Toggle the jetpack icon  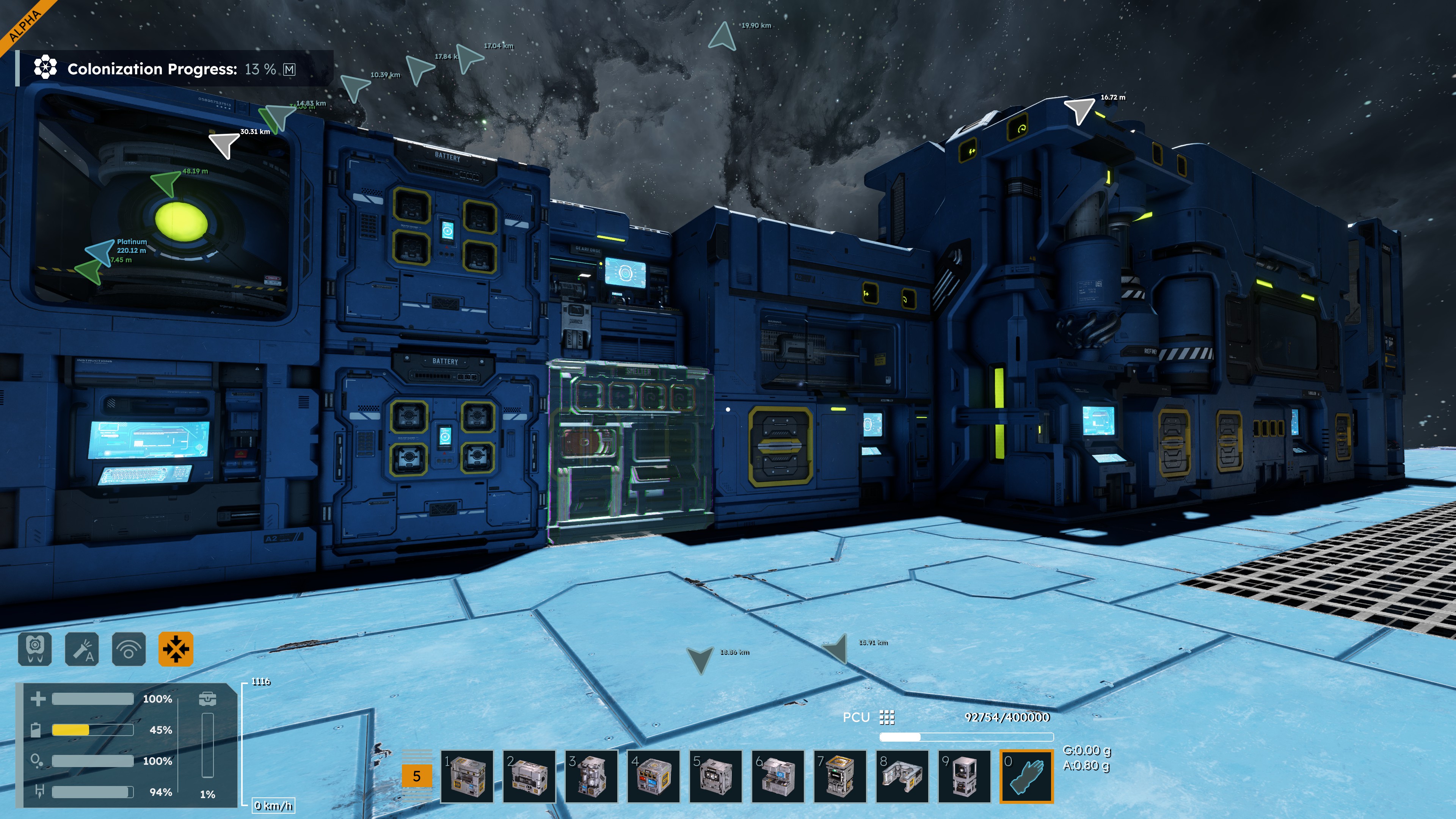coord(35,648)
